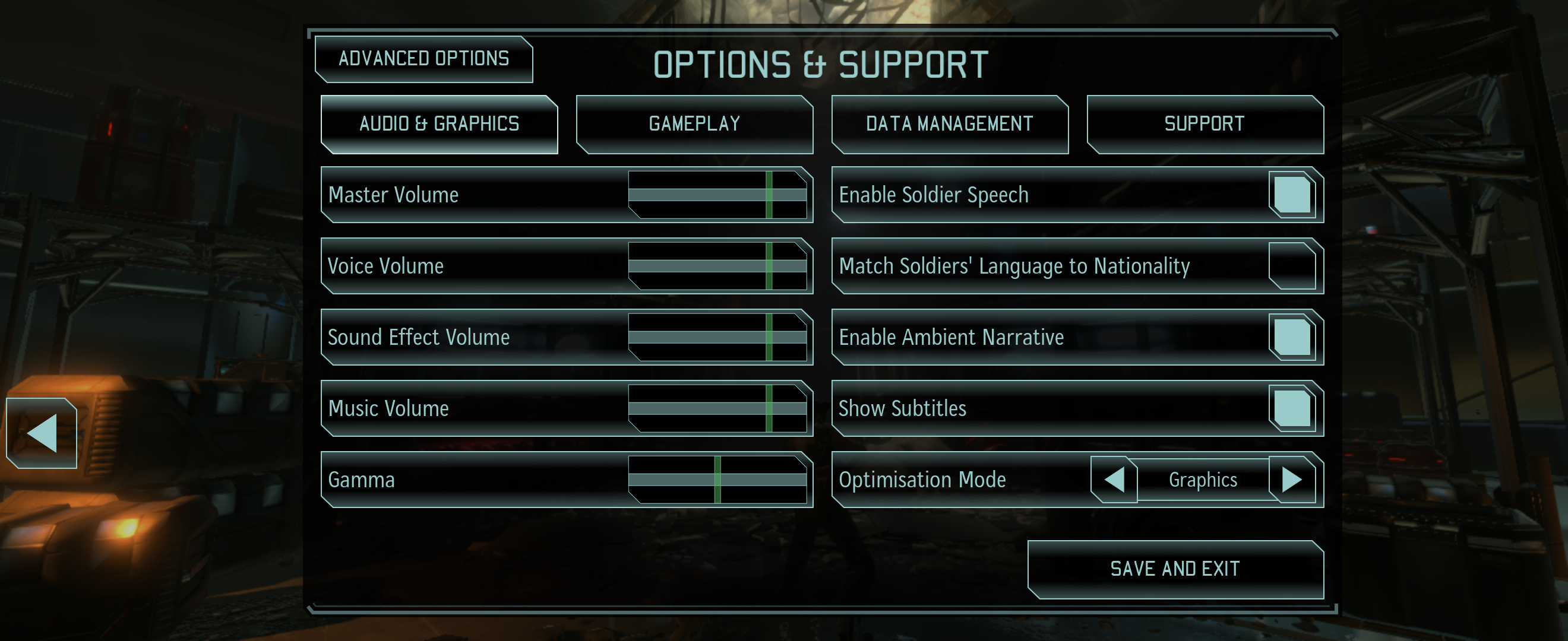The width and height of the screenshot is (1568, 641).
Task: Adjust the Gamma slider
Action: [x=717, y=479]
